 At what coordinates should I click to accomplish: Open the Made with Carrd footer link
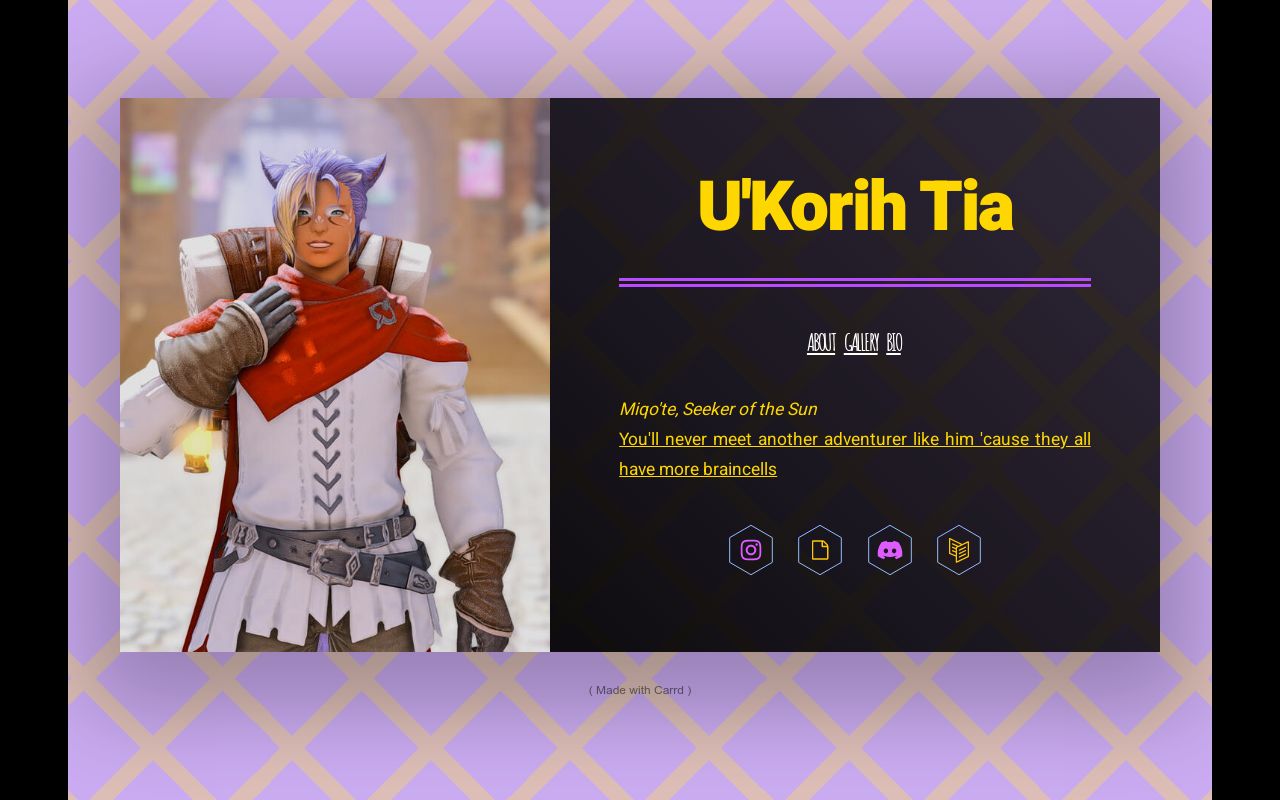tap(640, 689)
